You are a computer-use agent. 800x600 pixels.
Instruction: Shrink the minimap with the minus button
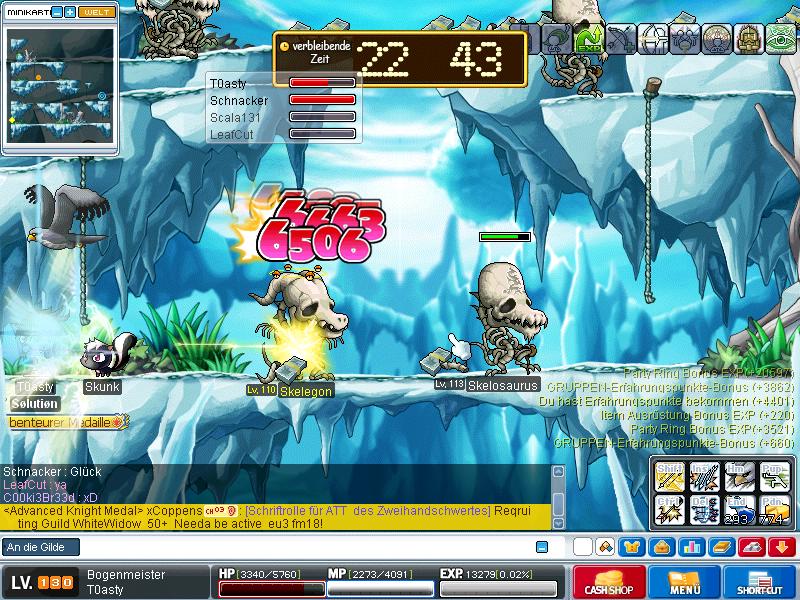(56, 11)
